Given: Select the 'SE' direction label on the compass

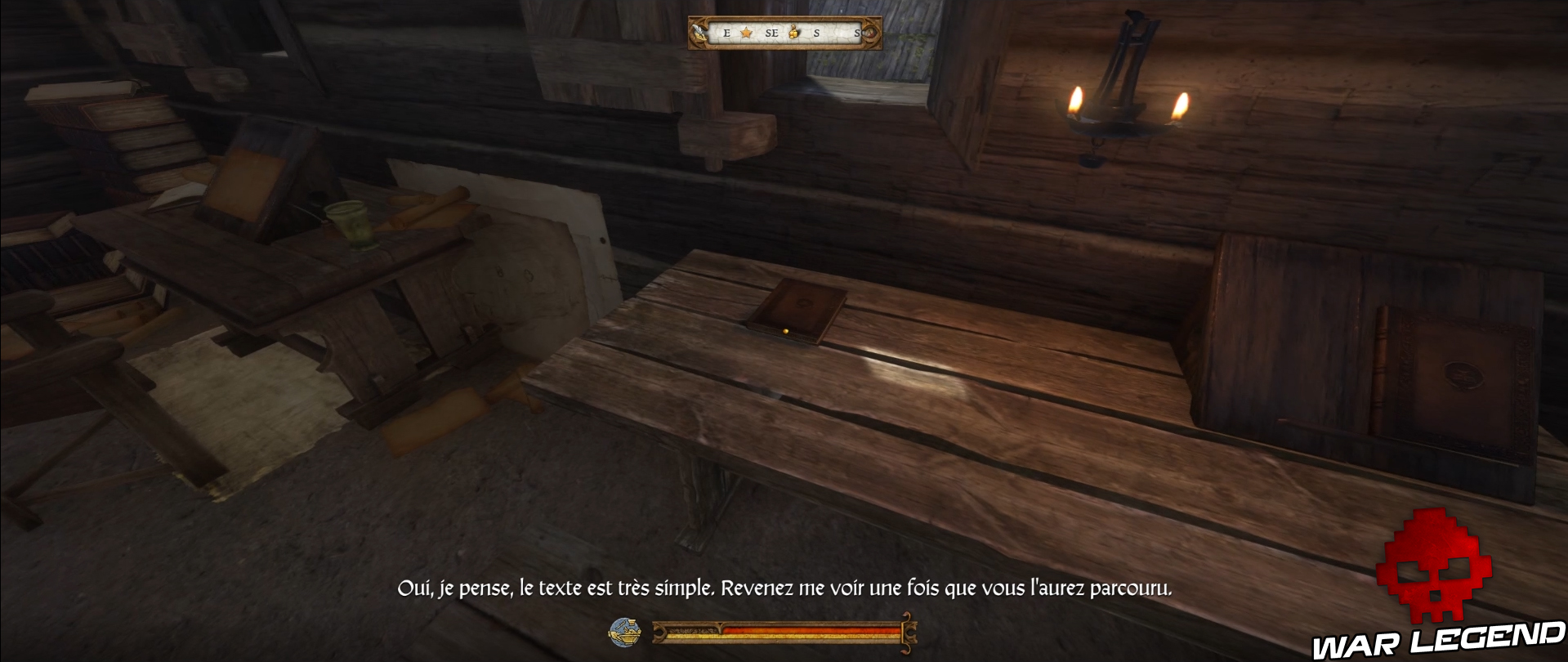Looking at the screenshot, I should coord(772,34).
